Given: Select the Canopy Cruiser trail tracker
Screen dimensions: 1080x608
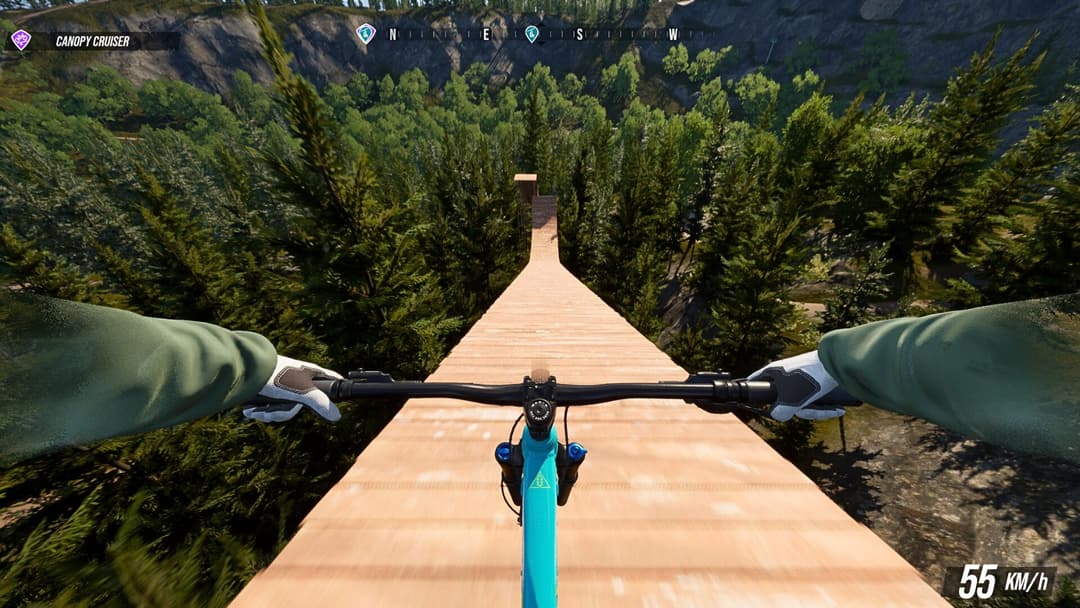Looking at the screenshot, I should [x=93, y=41].
